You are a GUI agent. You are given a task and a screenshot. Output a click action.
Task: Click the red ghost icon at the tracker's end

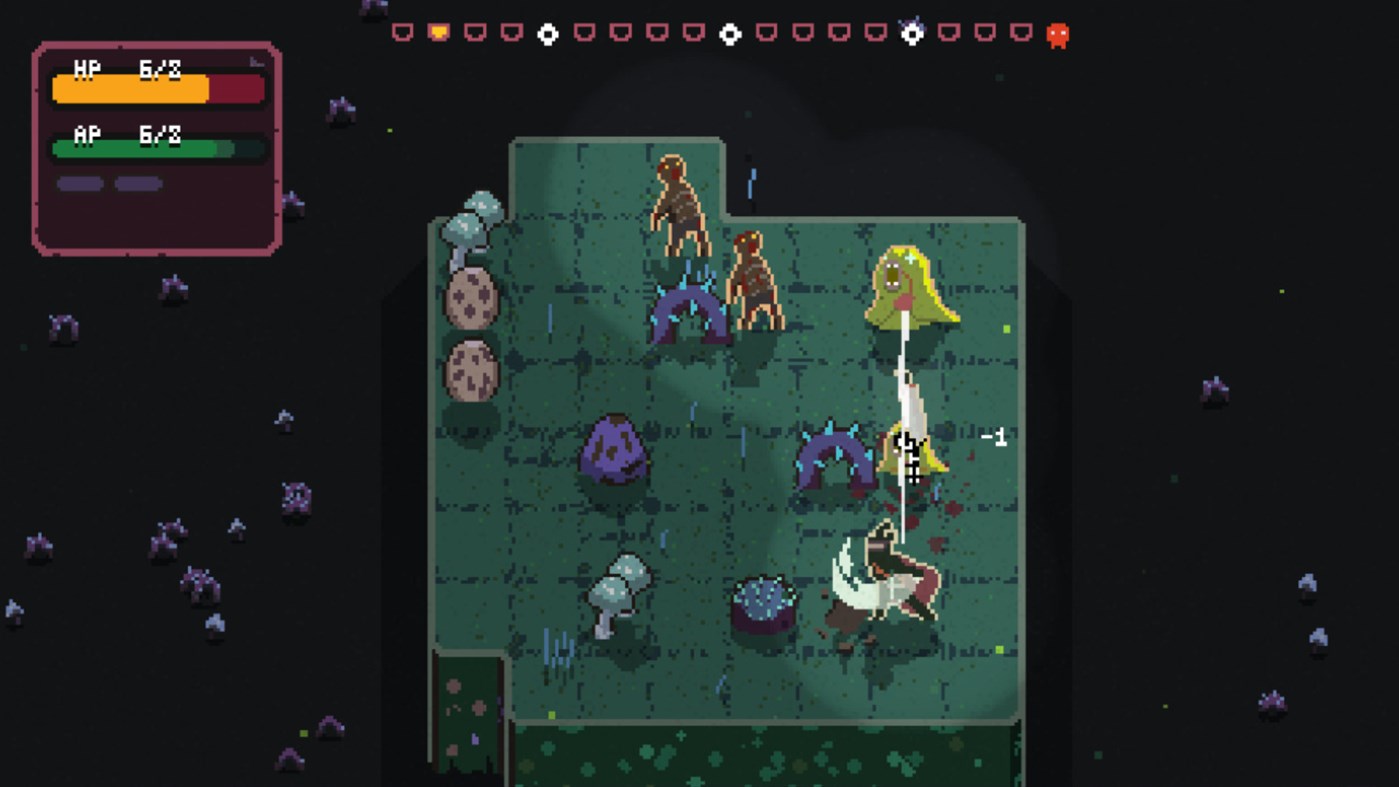click(1058, 33)
